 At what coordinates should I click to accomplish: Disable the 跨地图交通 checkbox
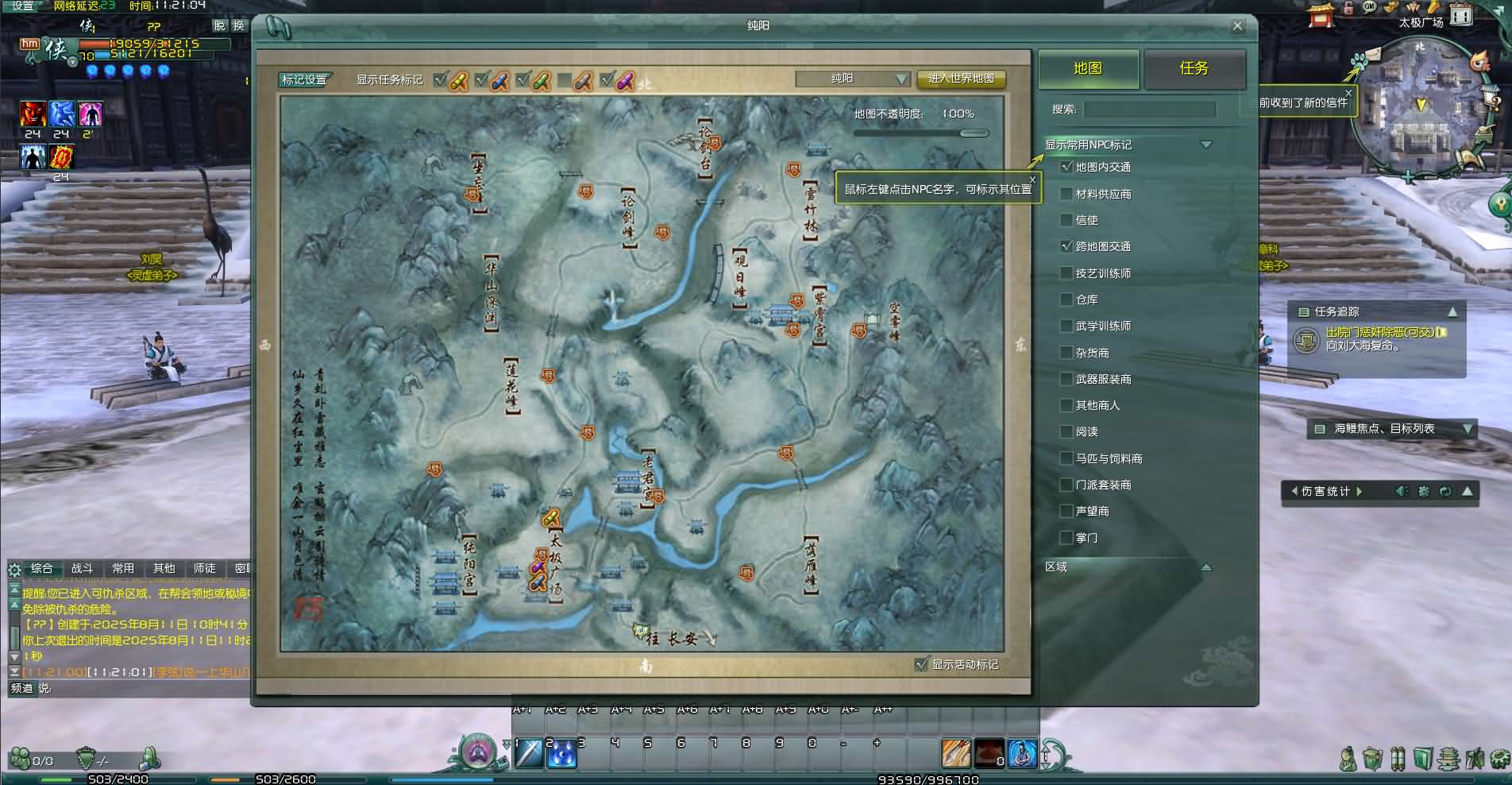[1065, 246]
